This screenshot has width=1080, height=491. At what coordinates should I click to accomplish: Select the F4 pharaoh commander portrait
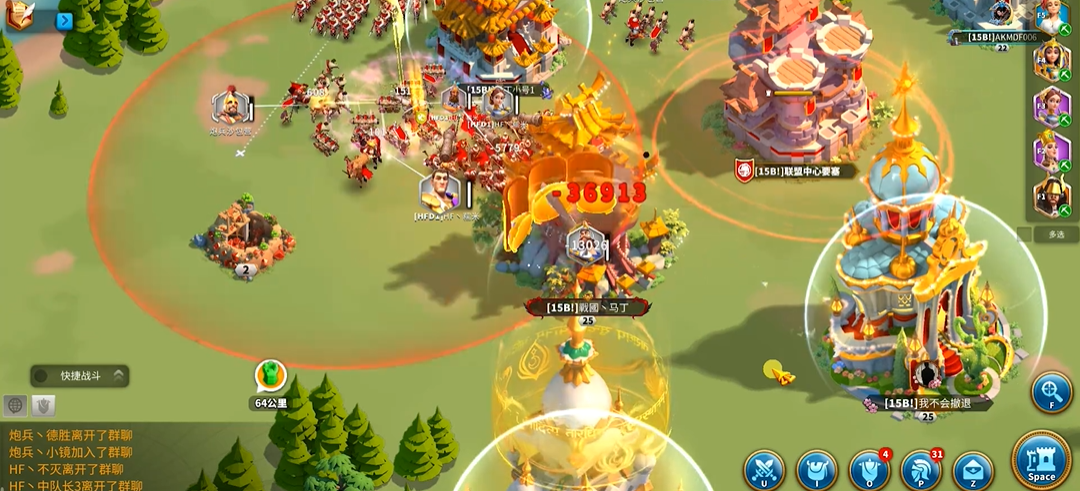tap(1051, 60)
